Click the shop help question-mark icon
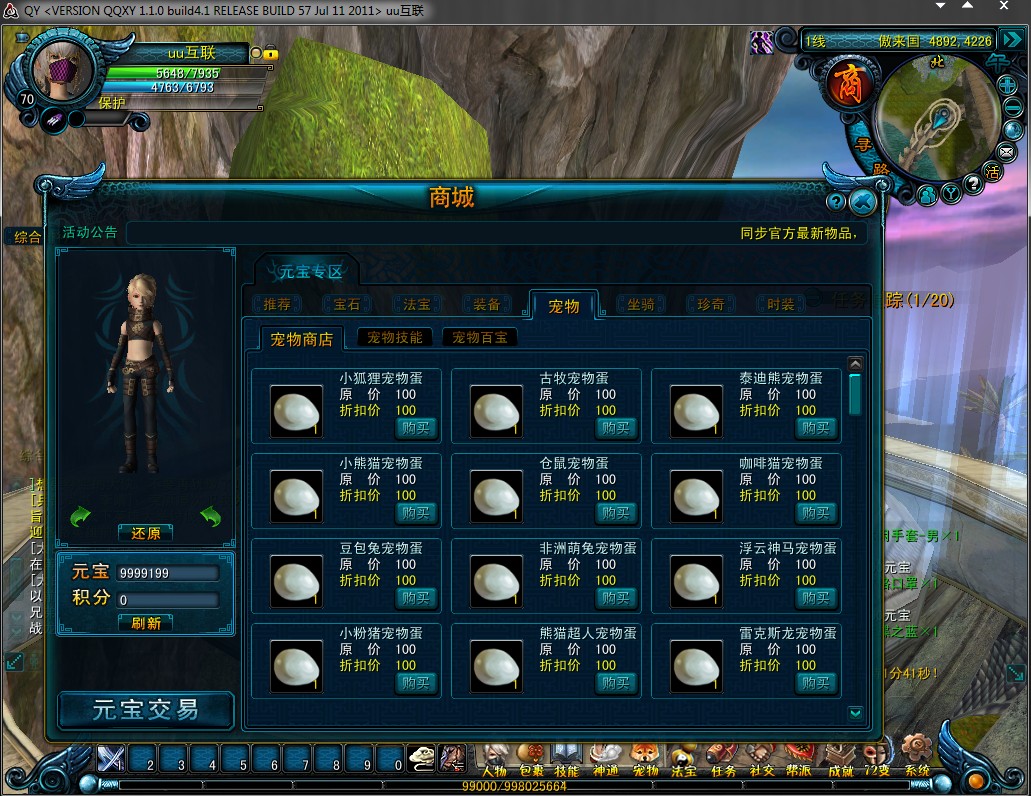Viewport: 1031px width, 796px height. tap(836, 202)
